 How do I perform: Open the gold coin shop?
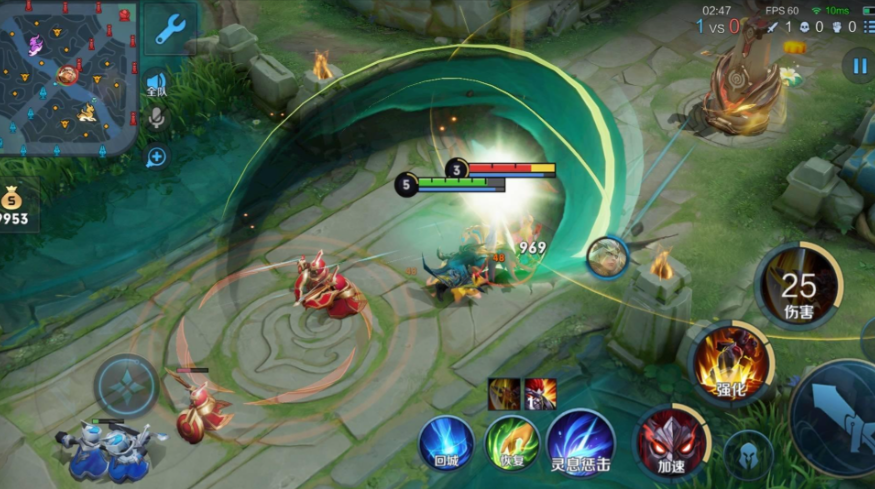click(x=12, y=203)
